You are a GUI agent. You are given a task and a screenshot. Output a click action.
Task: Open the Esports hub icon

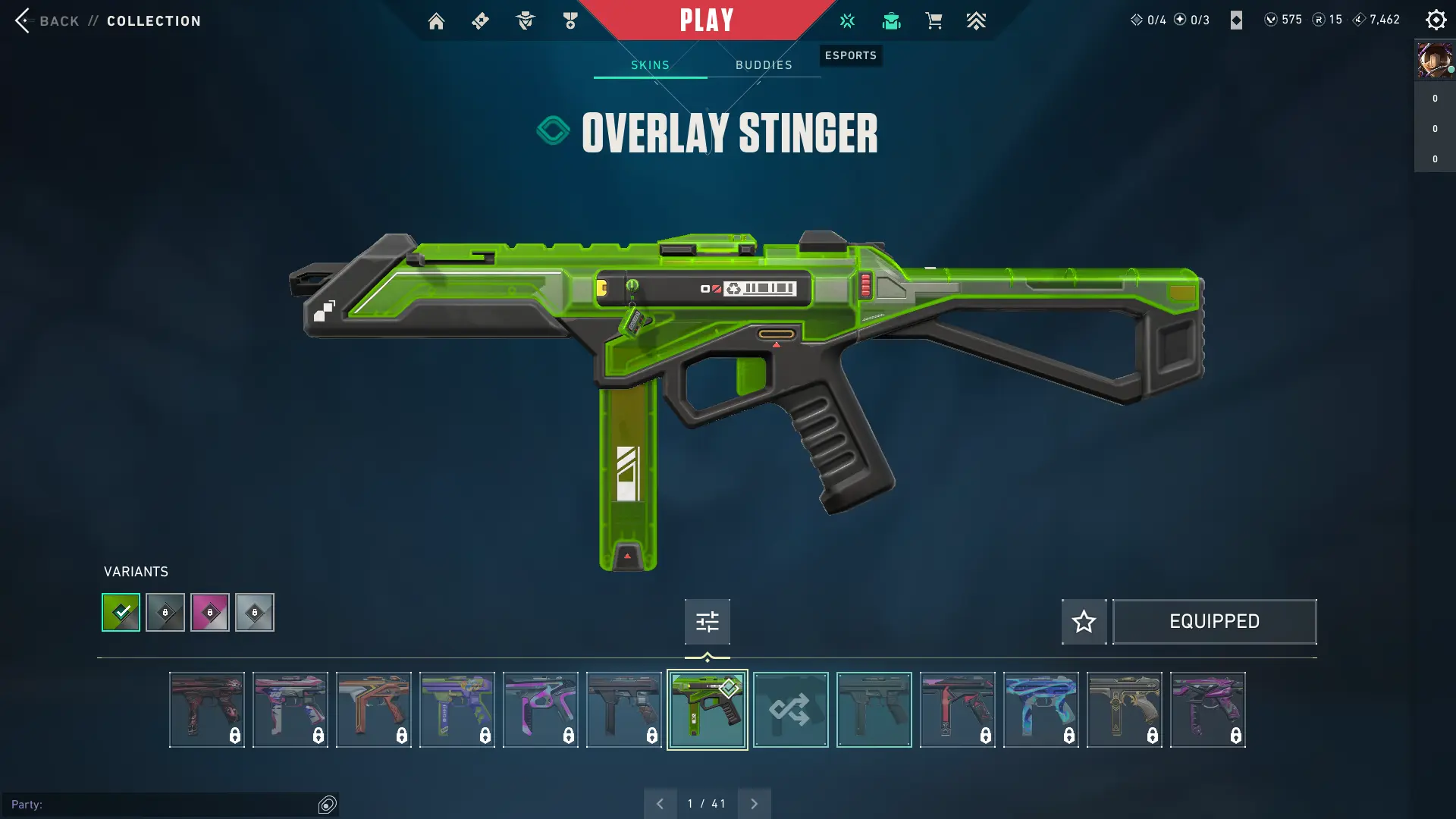point(847,21)
